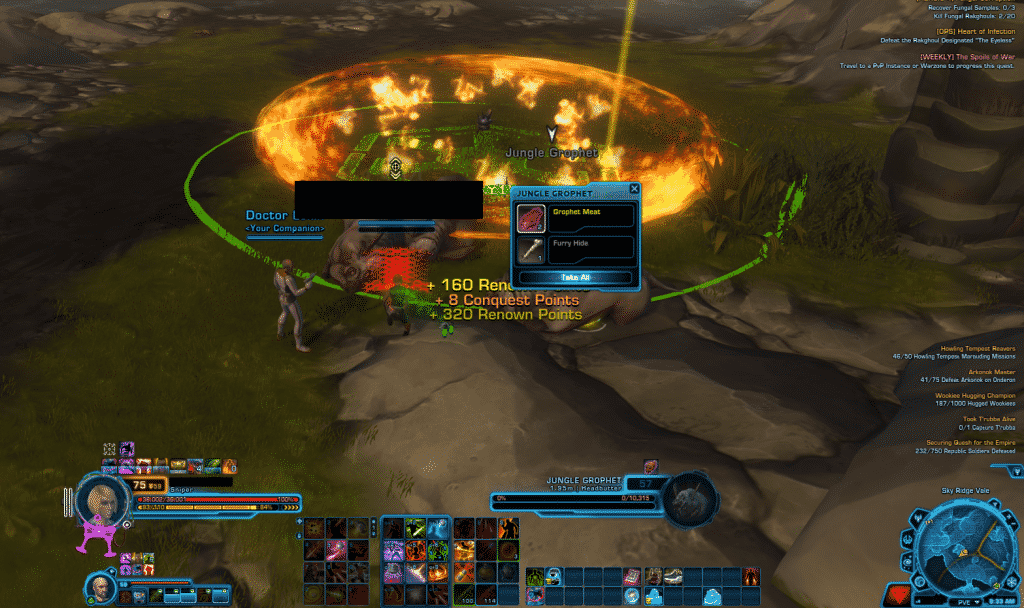This screenshot has width=1024, height=608.
Task: Use the orange flaming figure ability
Action: [507, 527]
